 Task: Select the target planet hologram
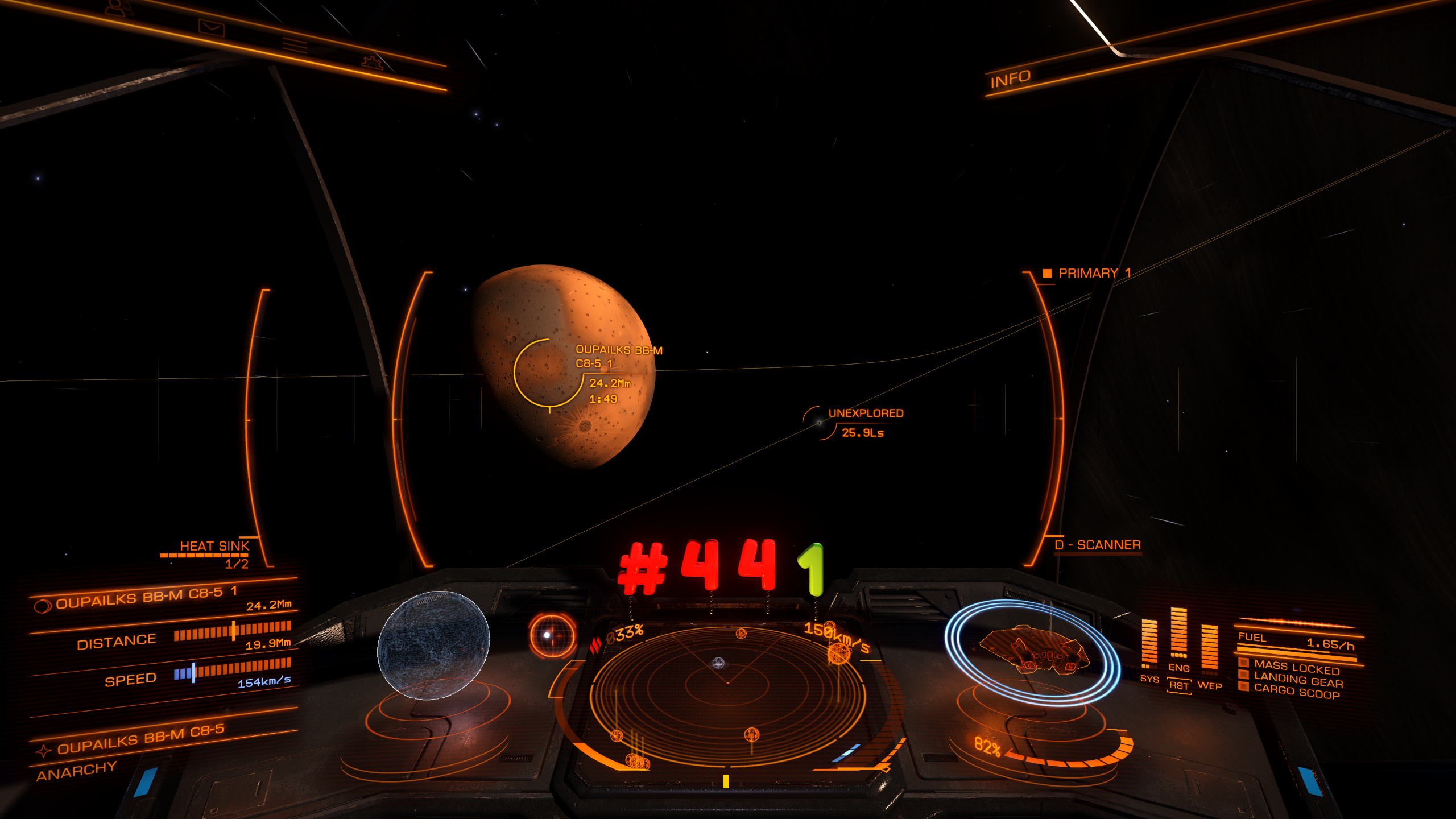pyautogui.click(x=433, y=645)
